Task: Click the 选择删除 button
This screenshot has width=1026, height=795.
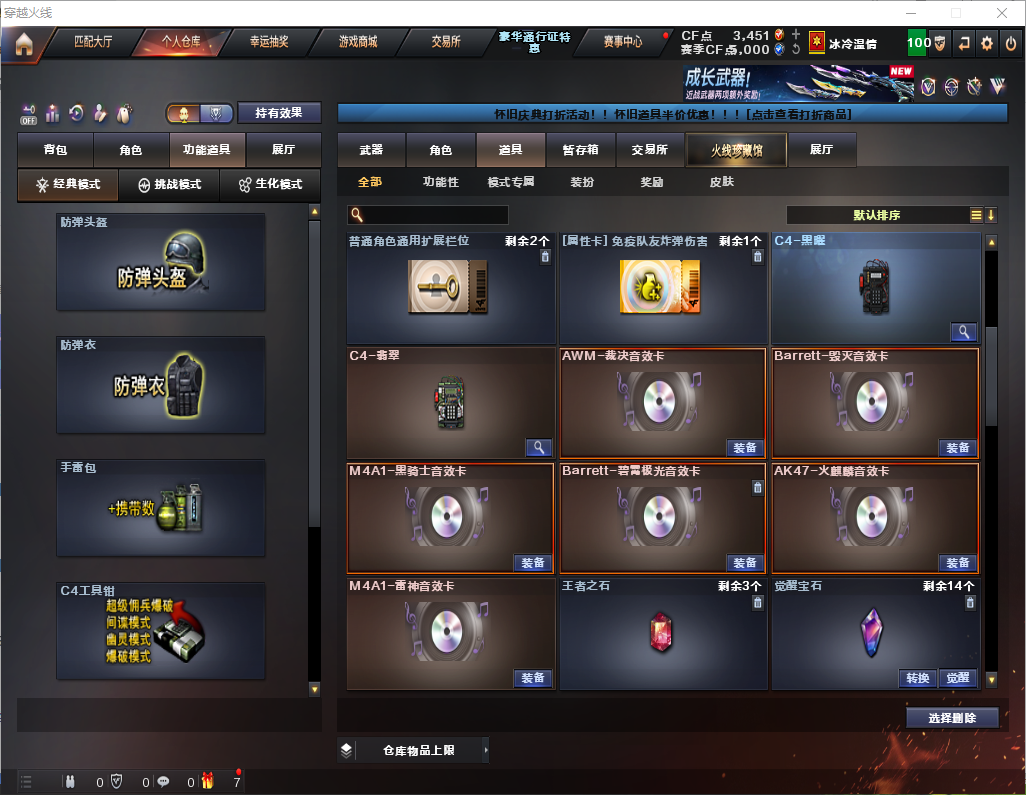Action: (952, 718)
